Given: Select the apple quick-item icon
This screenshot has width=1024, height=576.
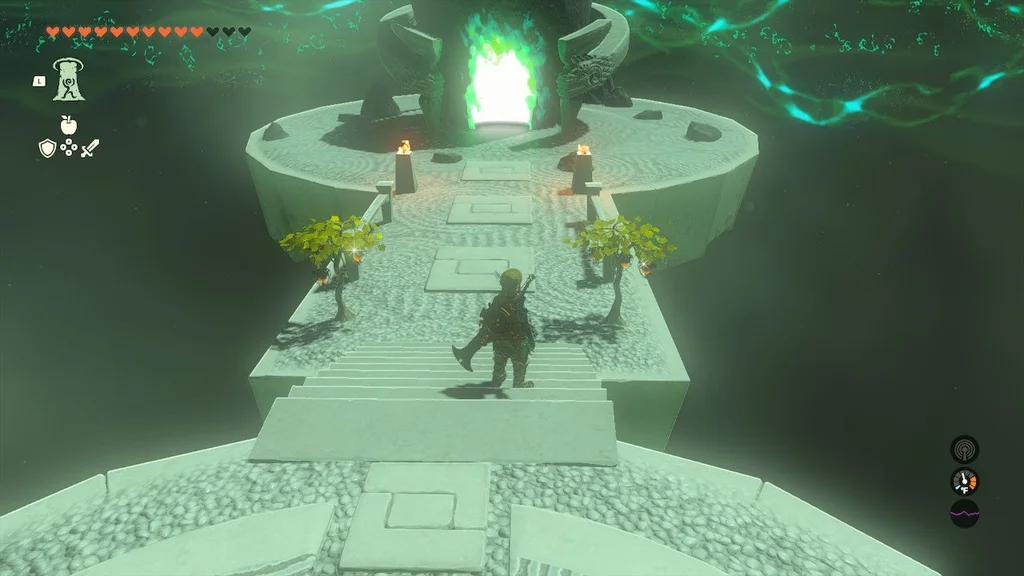Looking at the screenshot, I should coord(68,125).
